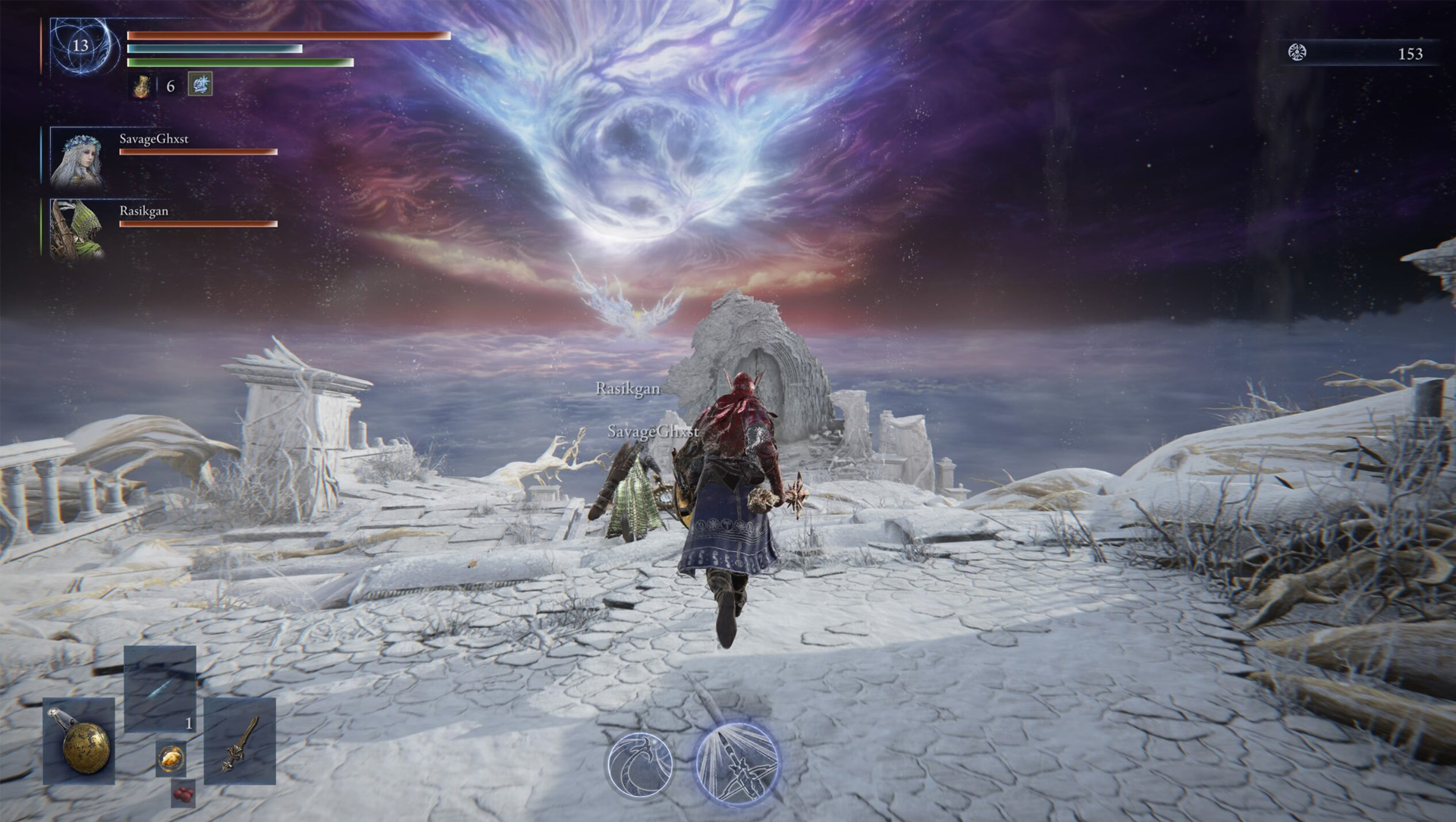Pick the red berries consumable slot
Viewport: 1456px width, 822px height.
[x=183, y=792]
